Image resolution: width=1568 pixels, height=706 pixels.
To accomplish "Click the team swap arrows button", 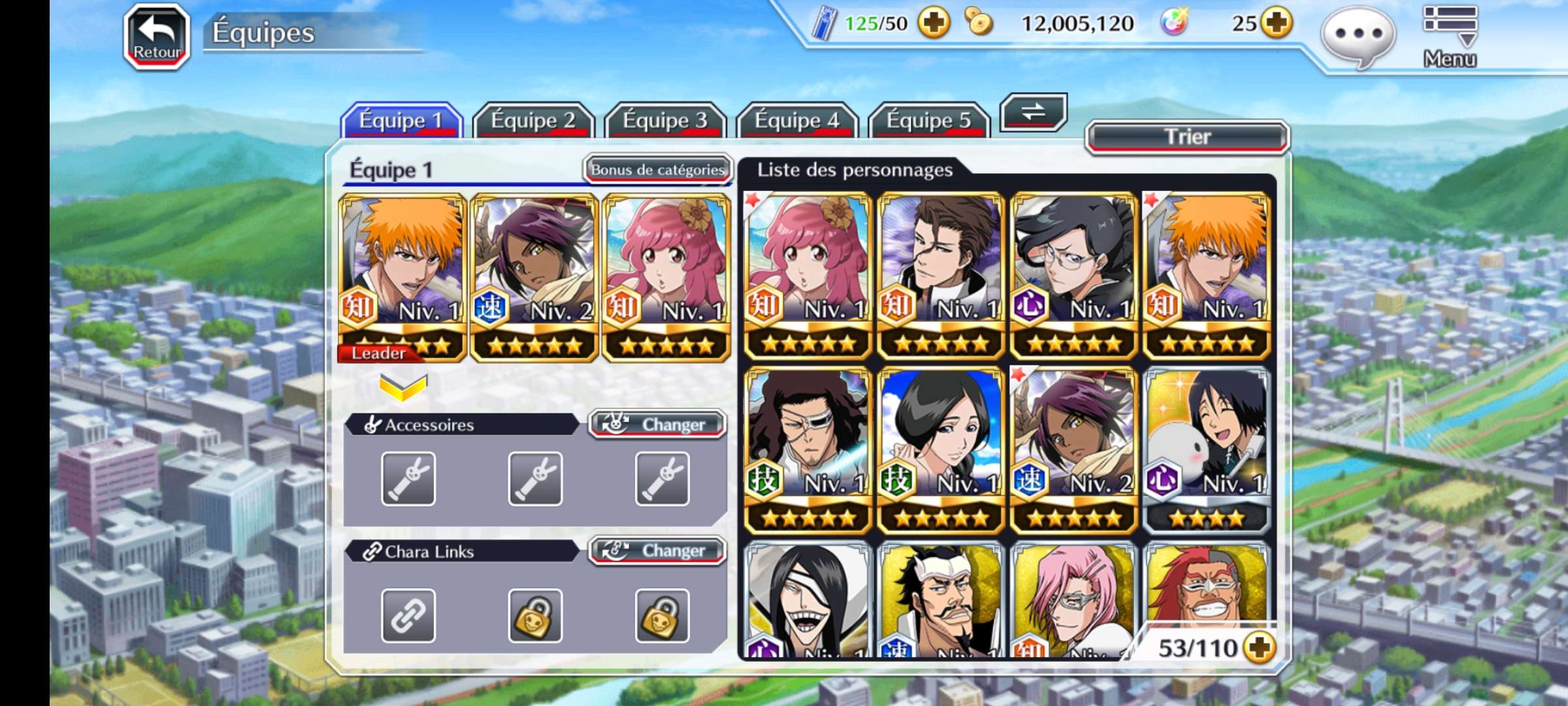I will (x=1033, y=112).
